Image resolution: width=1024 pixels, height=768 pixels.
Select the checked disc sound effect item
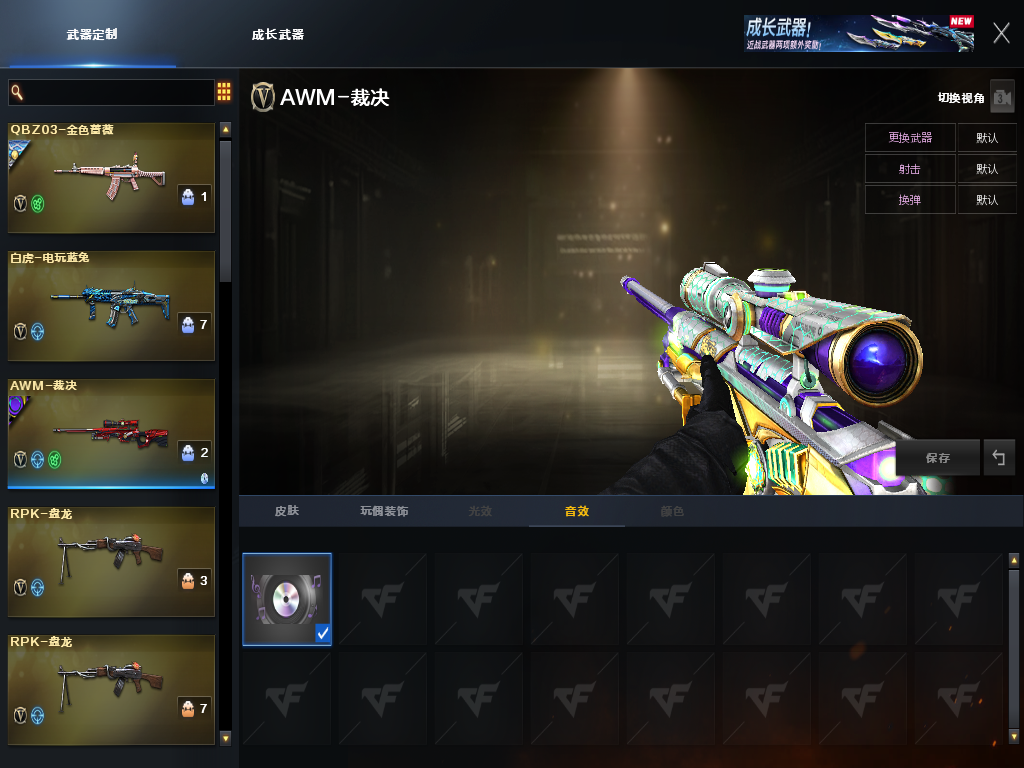tap(287, 599)
